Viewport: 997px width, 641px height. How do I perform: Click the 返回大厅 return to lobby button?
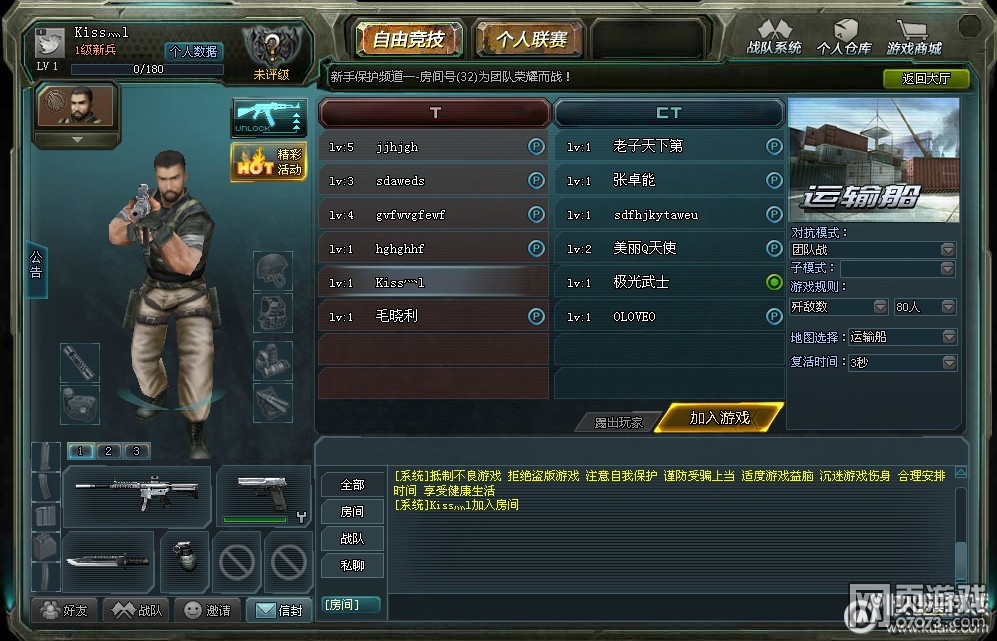point(925,78)
